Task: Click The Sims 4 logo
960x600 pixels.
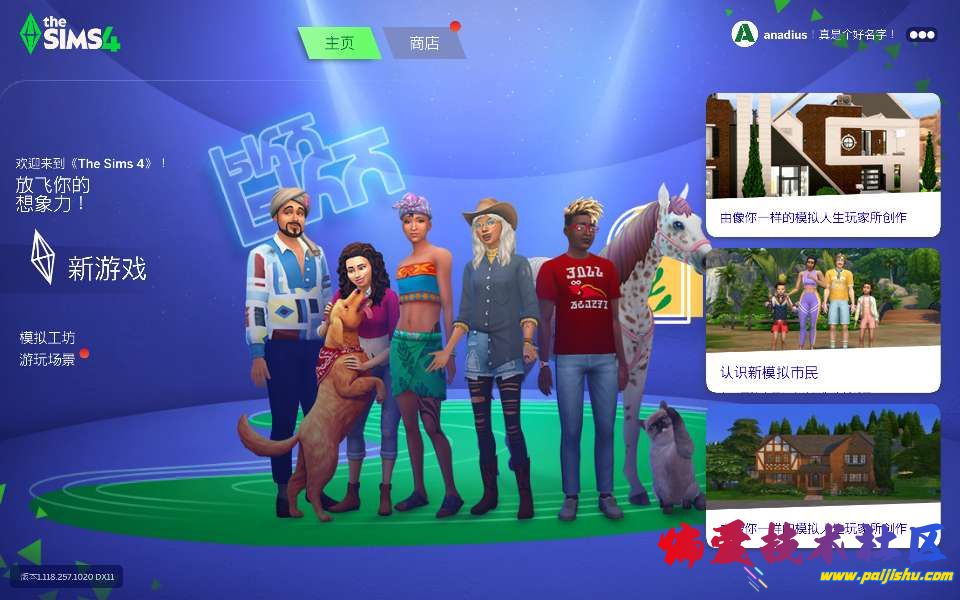Action: click(70, 34)
